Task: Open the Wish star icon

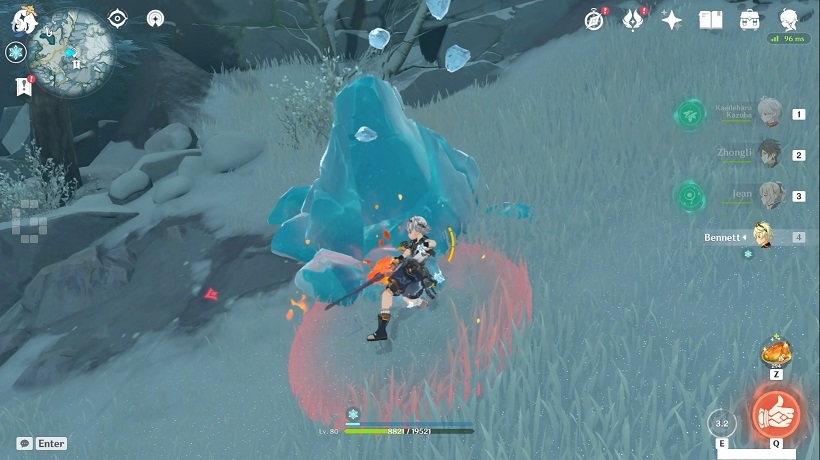Action: 672,20
